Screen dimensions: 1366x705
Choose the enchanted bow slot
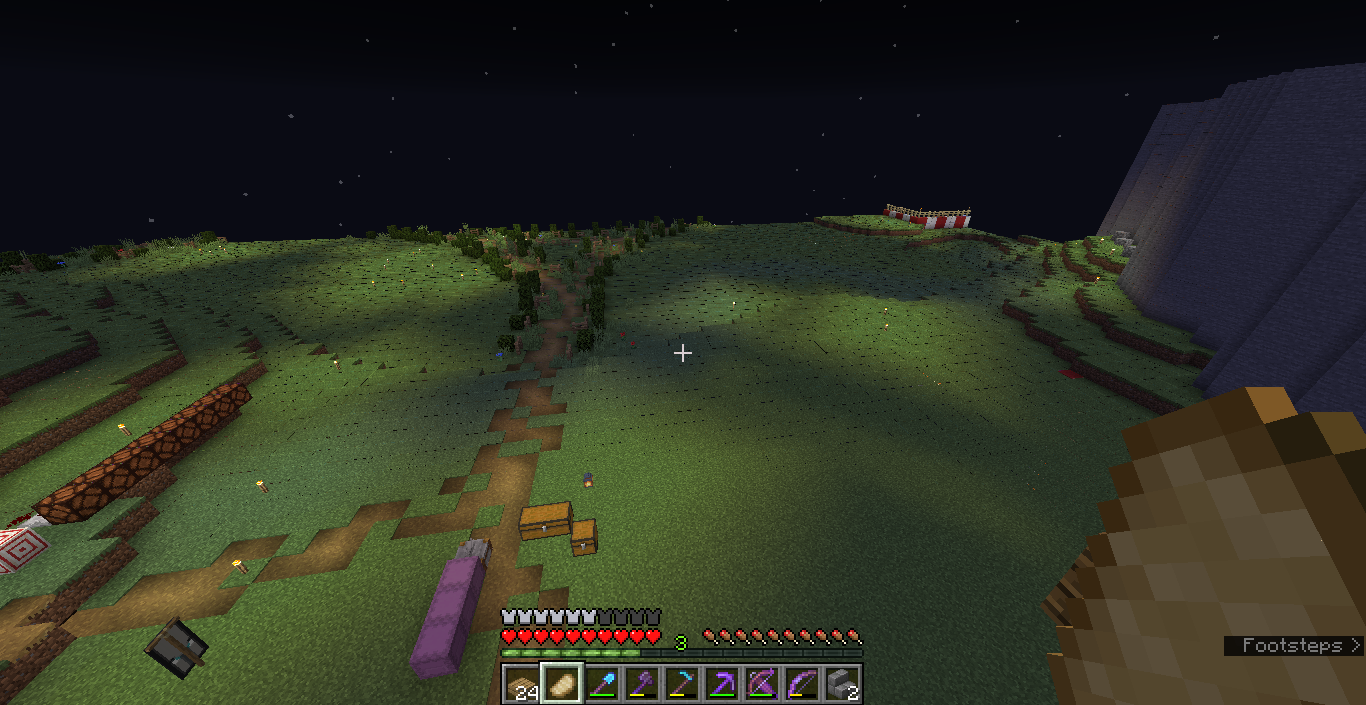coord(801,684)
